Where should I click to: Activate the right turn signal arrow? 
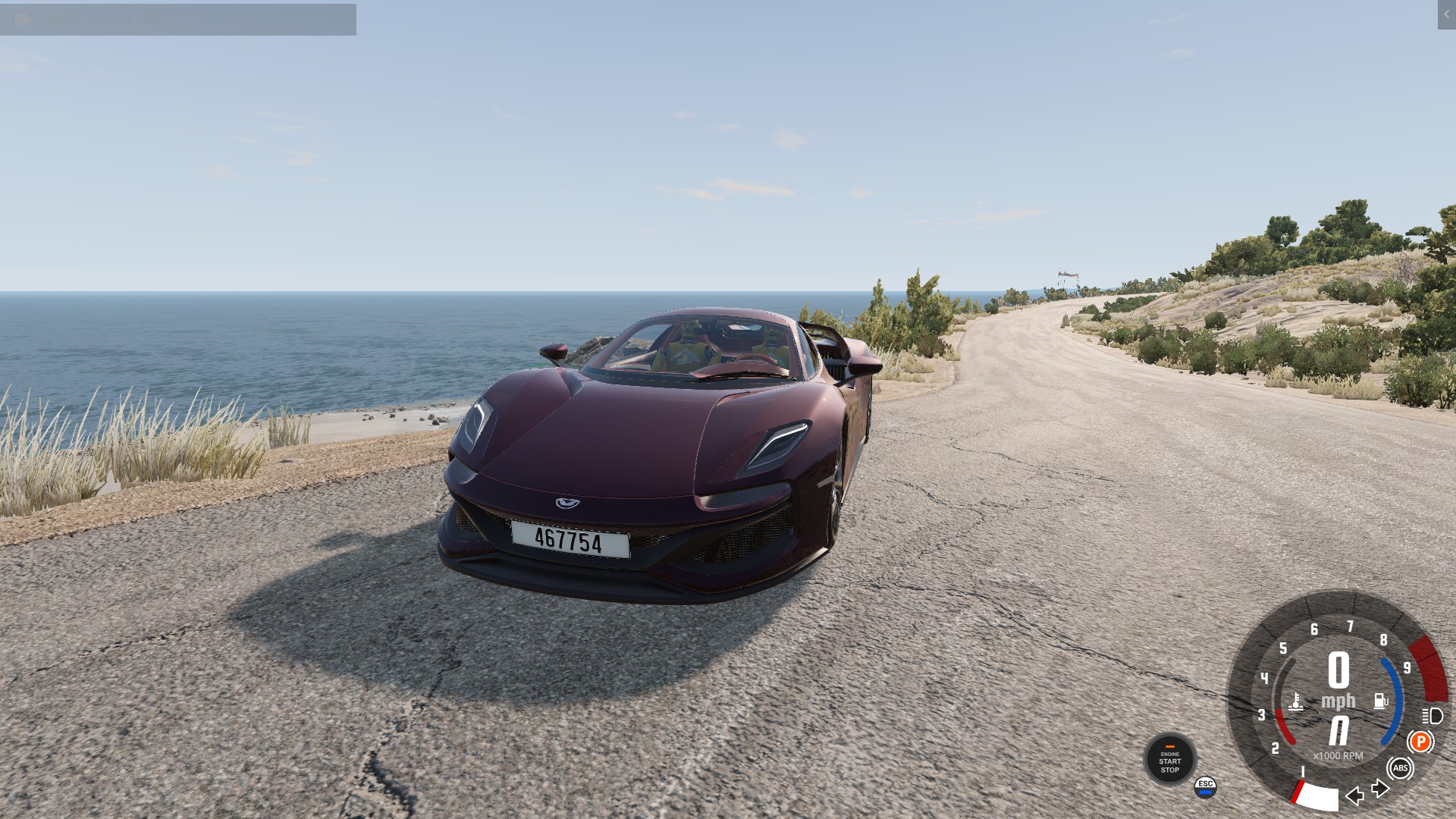coord(1381,789)
